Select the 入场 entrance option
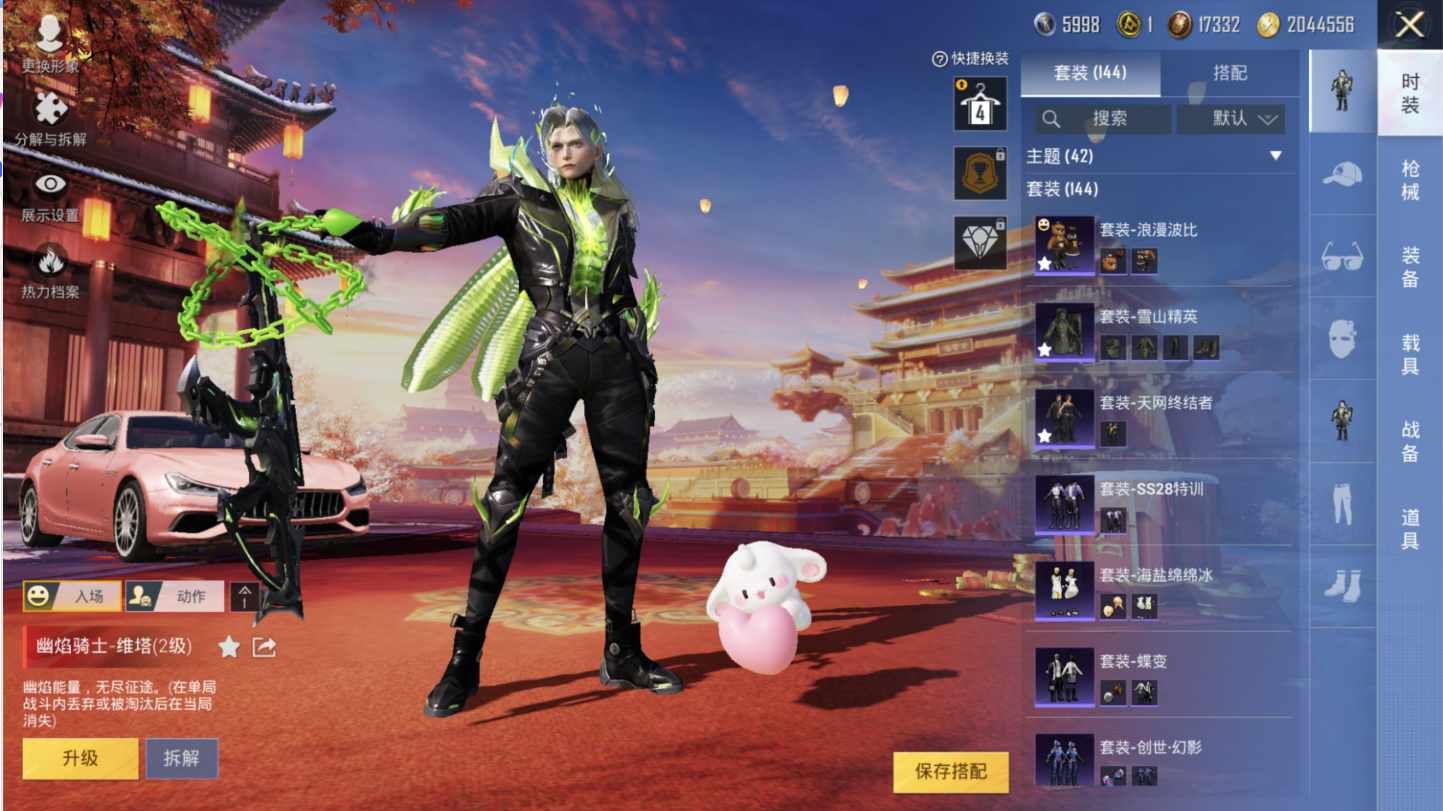Image resolution: width=1443 pixels, height=811 pixels. point(73,596)
